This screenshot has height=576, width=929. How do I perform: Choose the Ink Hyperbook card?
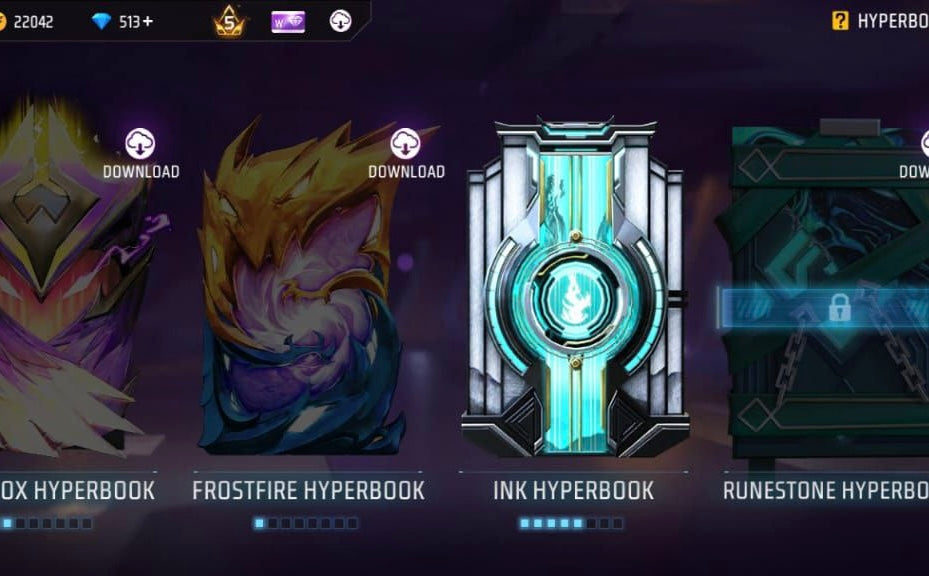573,290
